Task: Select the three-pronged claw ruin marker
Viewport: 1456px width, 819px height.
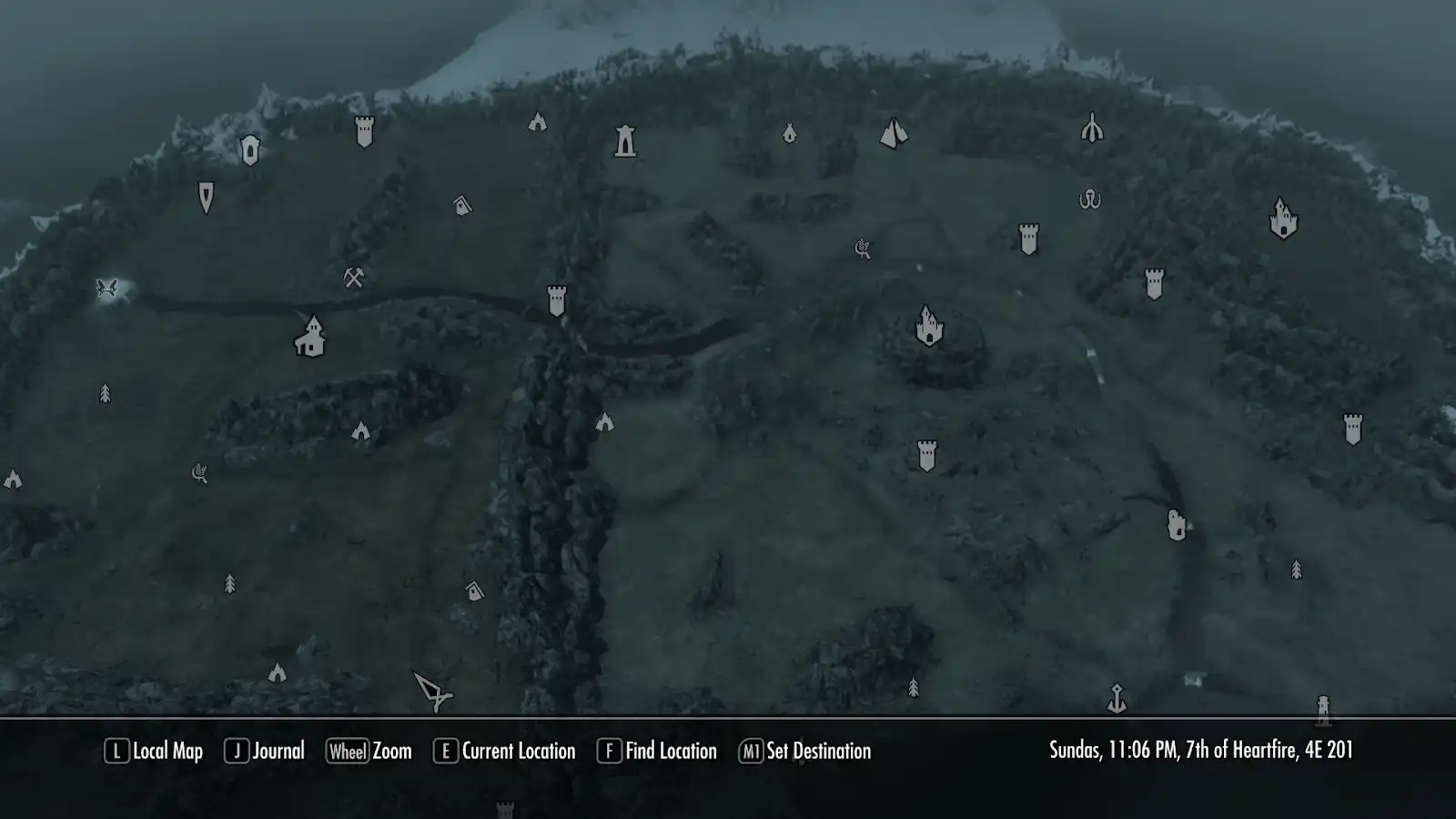Action: [1092, 127]
